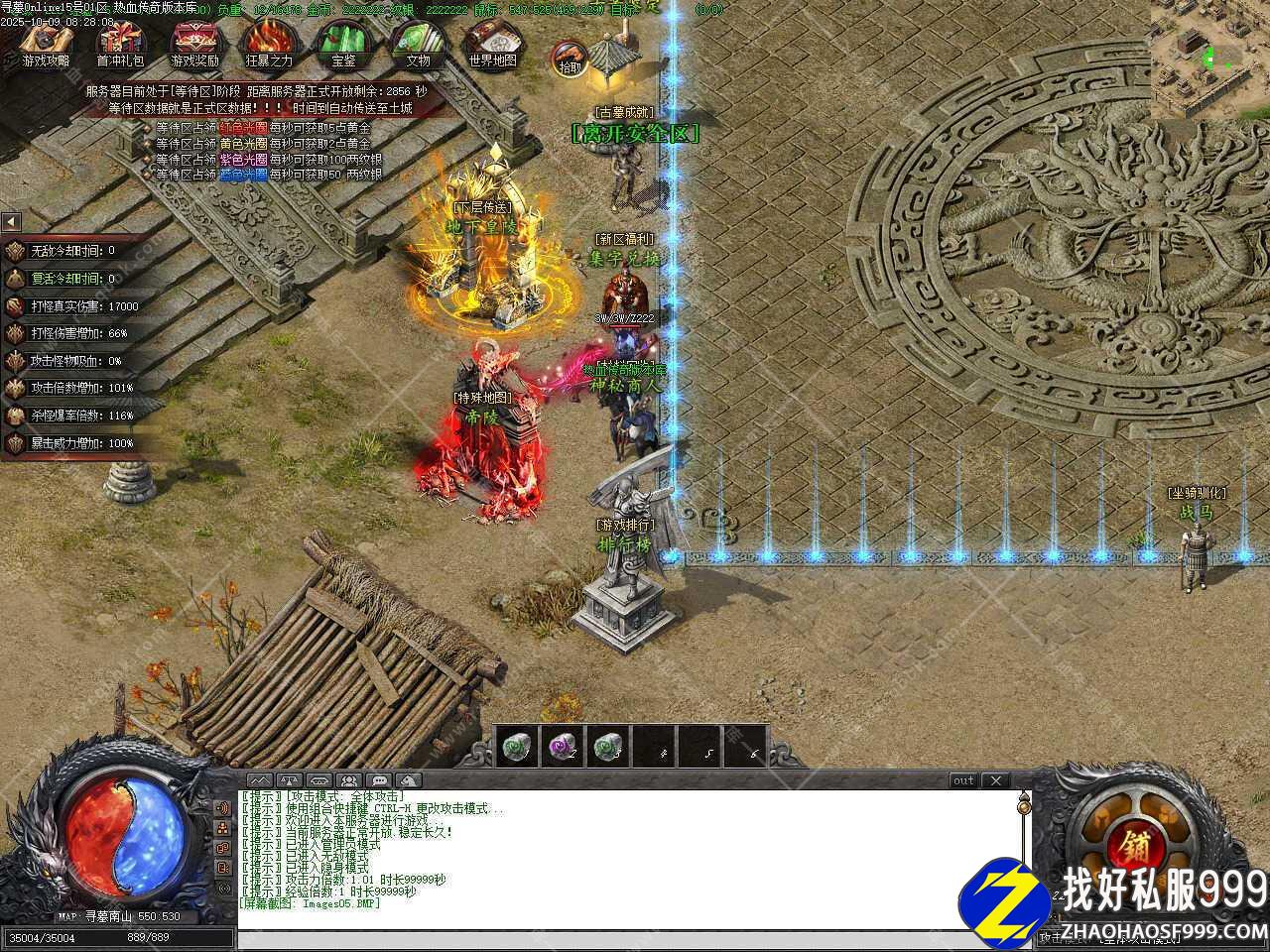1270x952 pixels.
Task: Select the speech bubble chat tab
Action: (379, 780)
